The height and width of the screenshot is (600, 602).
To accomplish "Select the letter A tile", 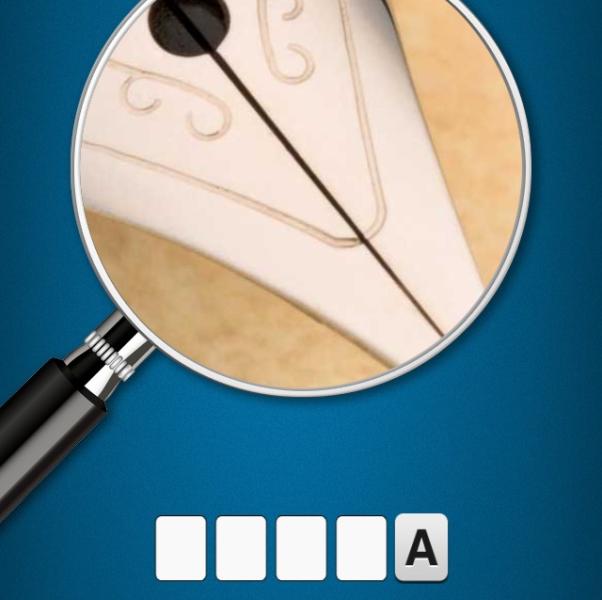I will pyautogui.click(x=421, y=548).
